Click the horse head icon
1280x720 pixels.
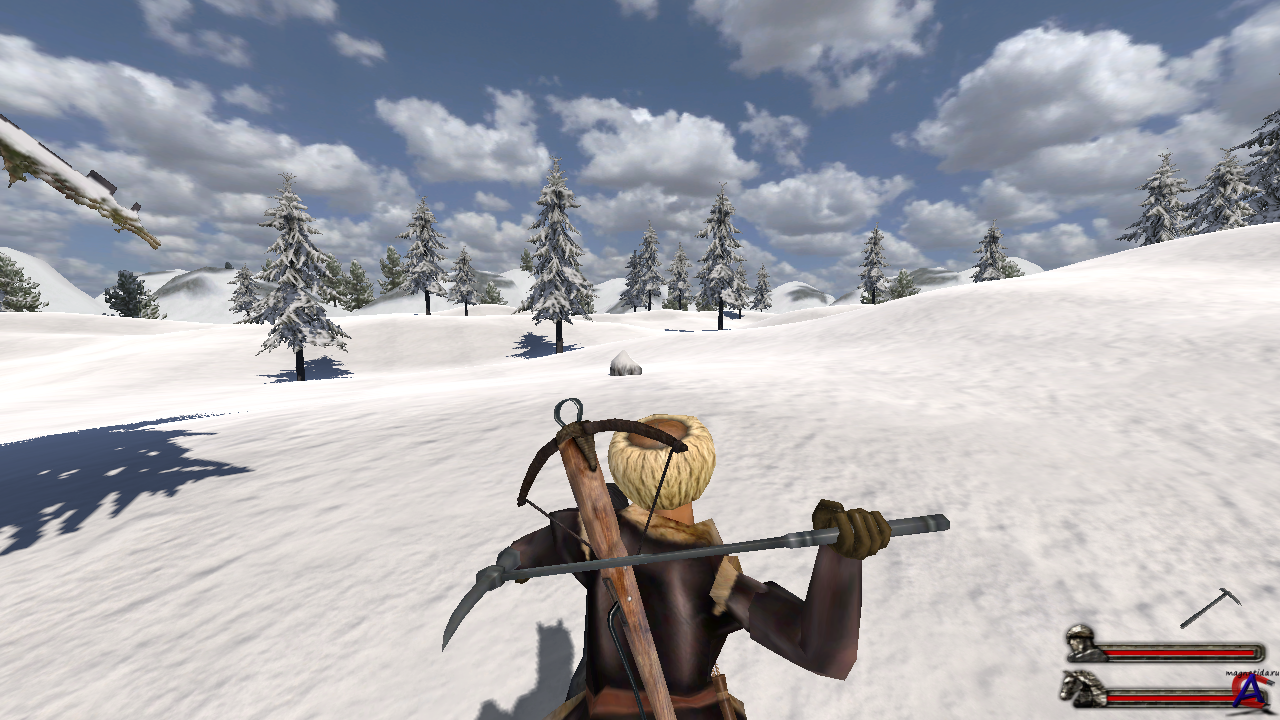click(x=1082, y=689)
